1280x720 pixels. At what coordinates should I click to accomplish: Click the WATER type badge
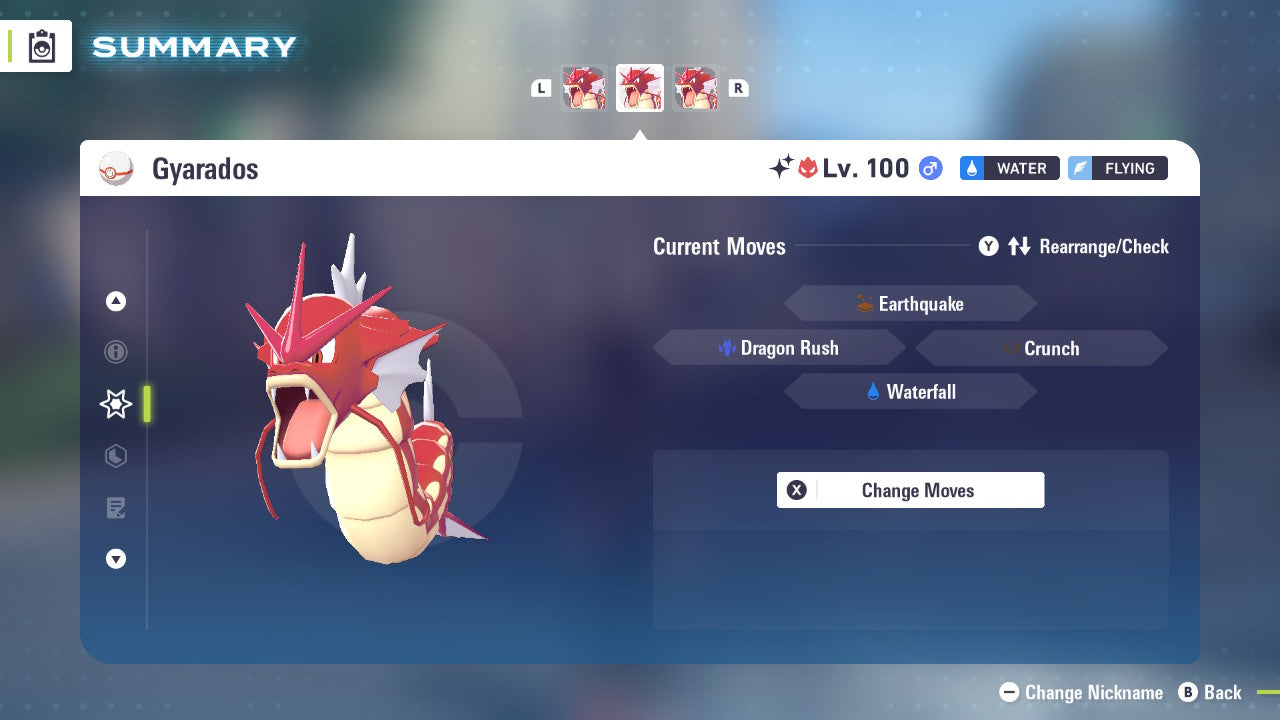(1009, 168)
